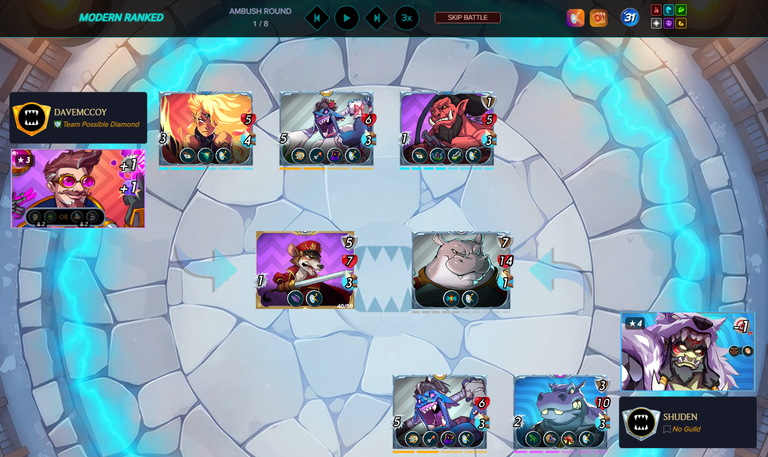Click the megaphone ruleset icon

[576, 18]
